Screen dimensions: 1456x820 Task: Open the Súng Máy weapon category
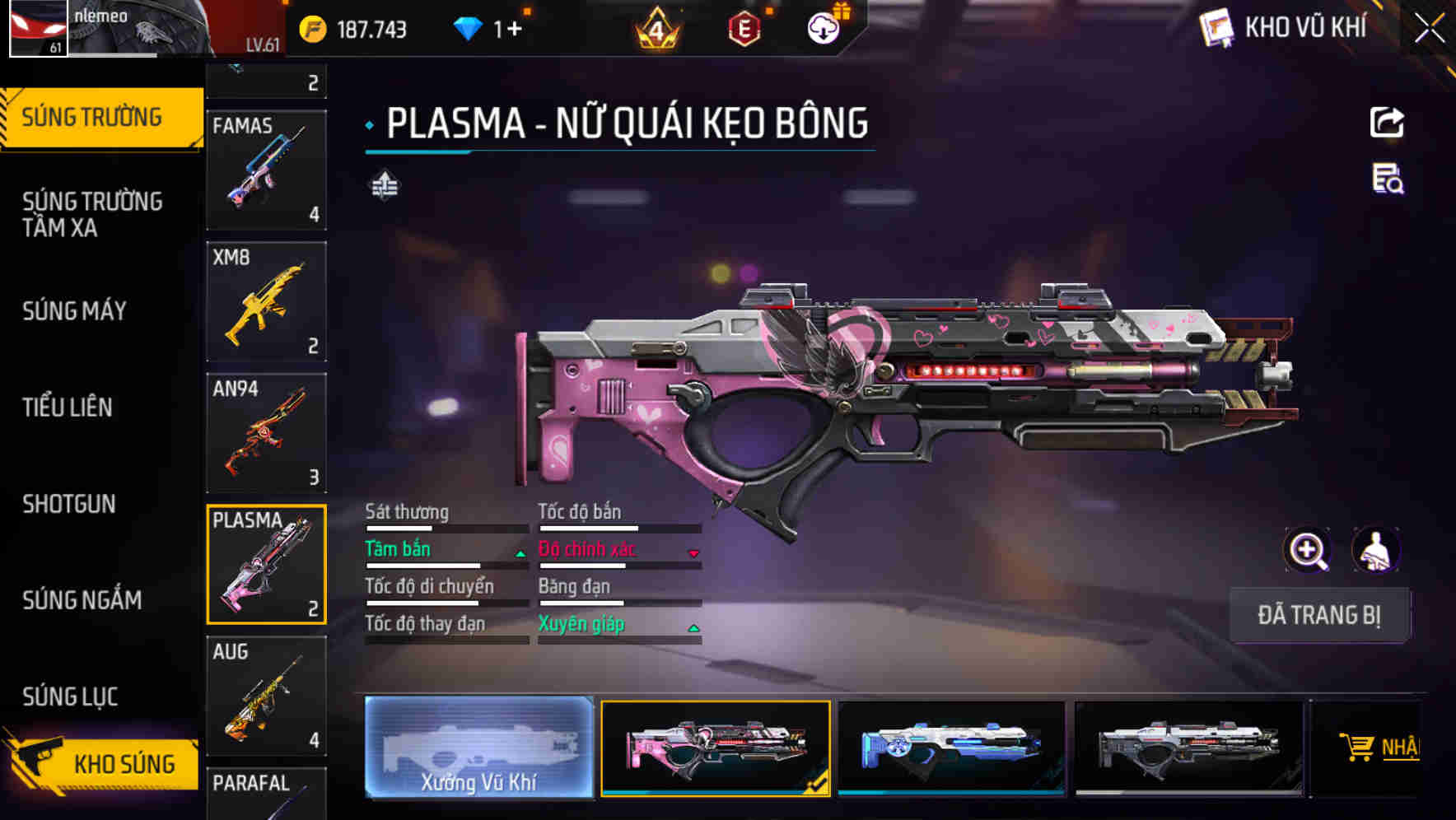pos(75,311)
